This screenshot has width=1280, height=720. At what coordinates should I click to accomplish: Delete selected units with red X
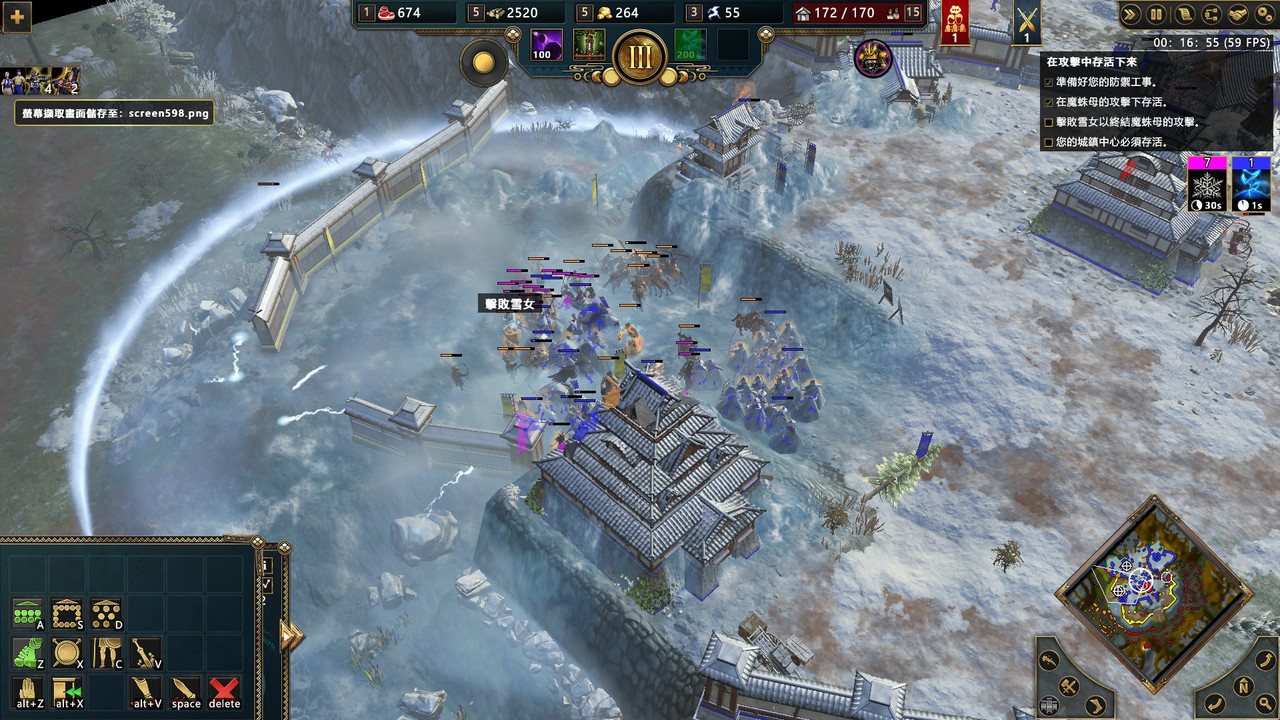224,690
